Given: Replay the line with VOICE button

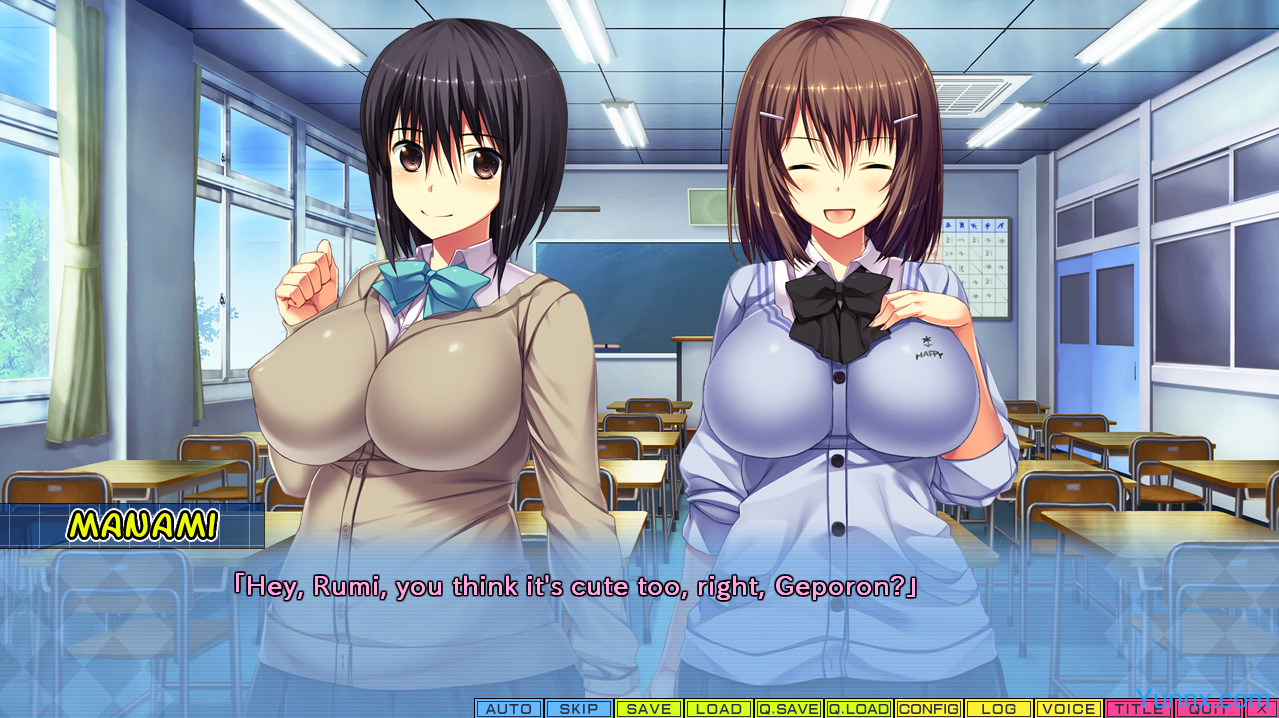Looking at the screenshot, I should coord(1069,709).
